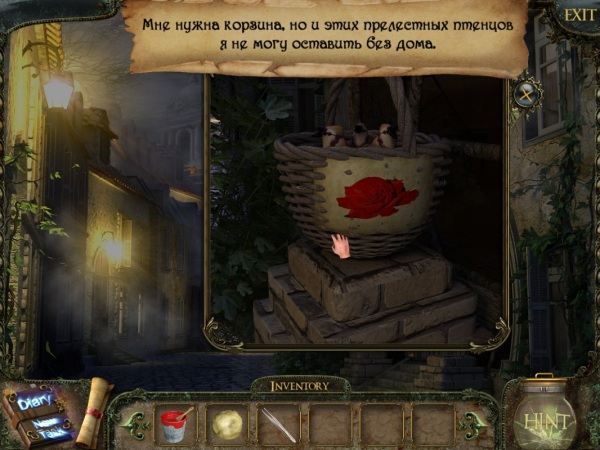Show previous inventory items with left arrow

click(x=130, y=424)
